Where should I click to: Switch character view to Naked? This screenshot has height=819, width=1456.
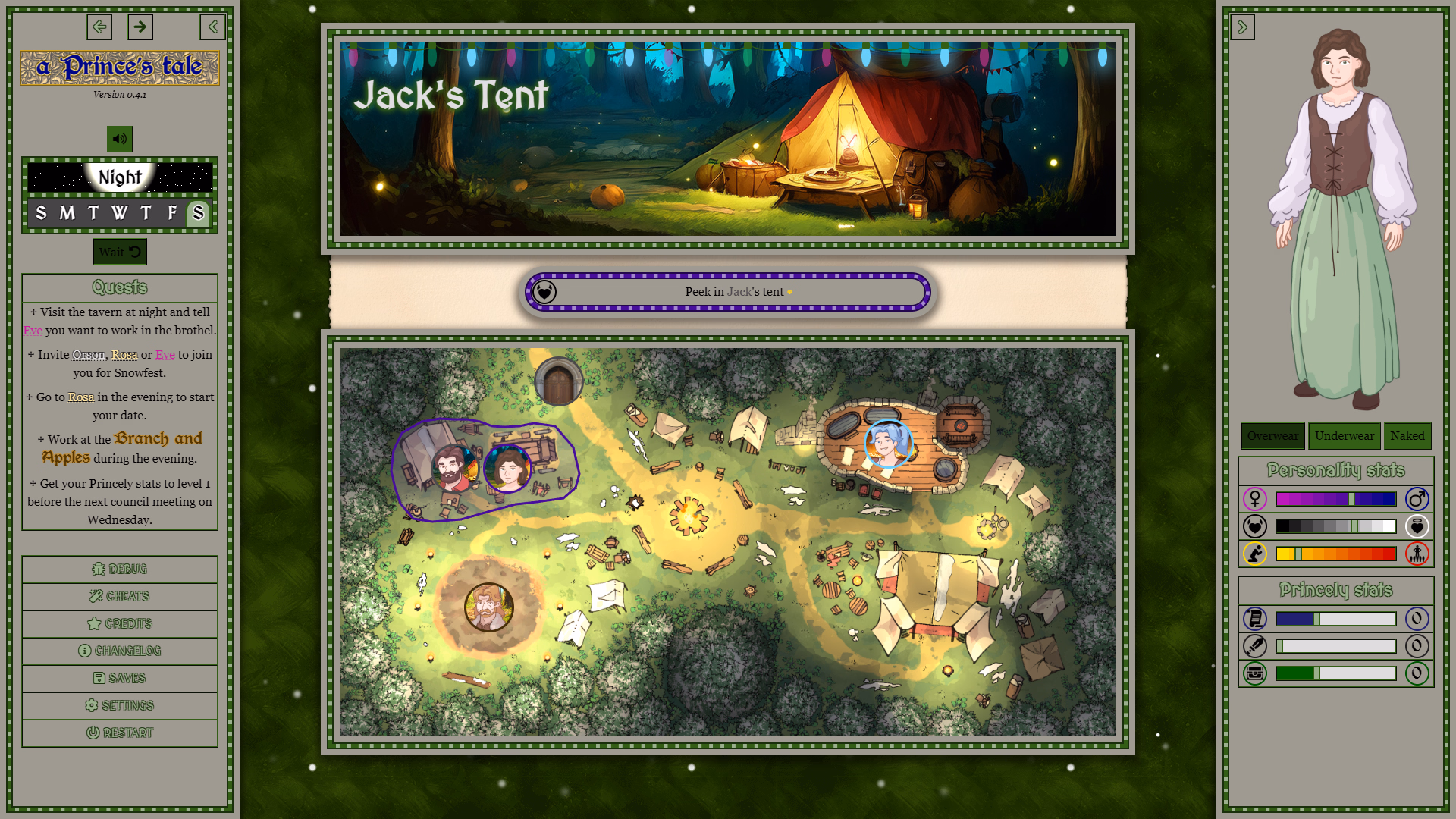pyautogui.click(x=1407, y=436)
